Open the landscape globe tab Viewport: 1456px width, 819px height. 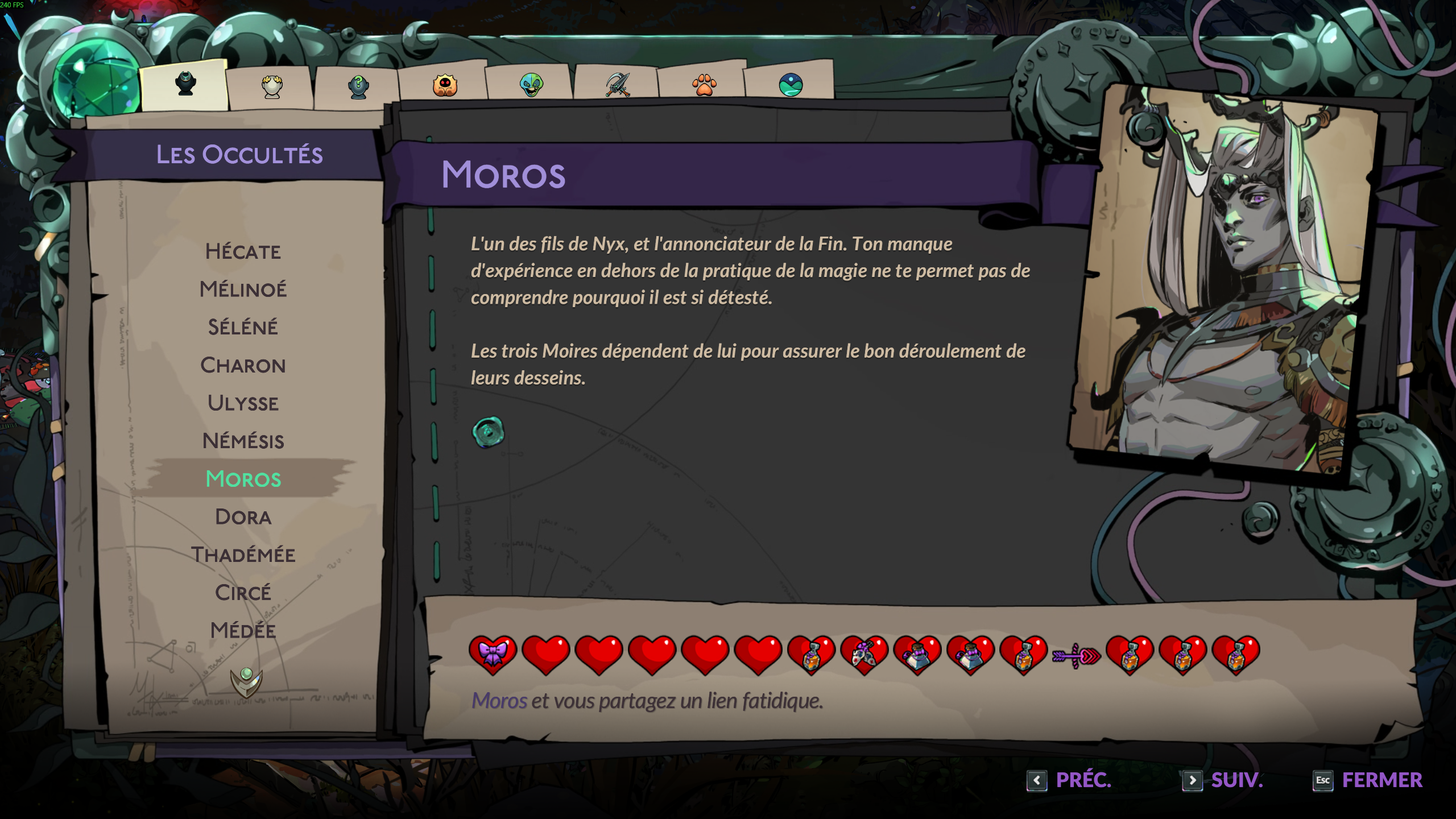791,86
